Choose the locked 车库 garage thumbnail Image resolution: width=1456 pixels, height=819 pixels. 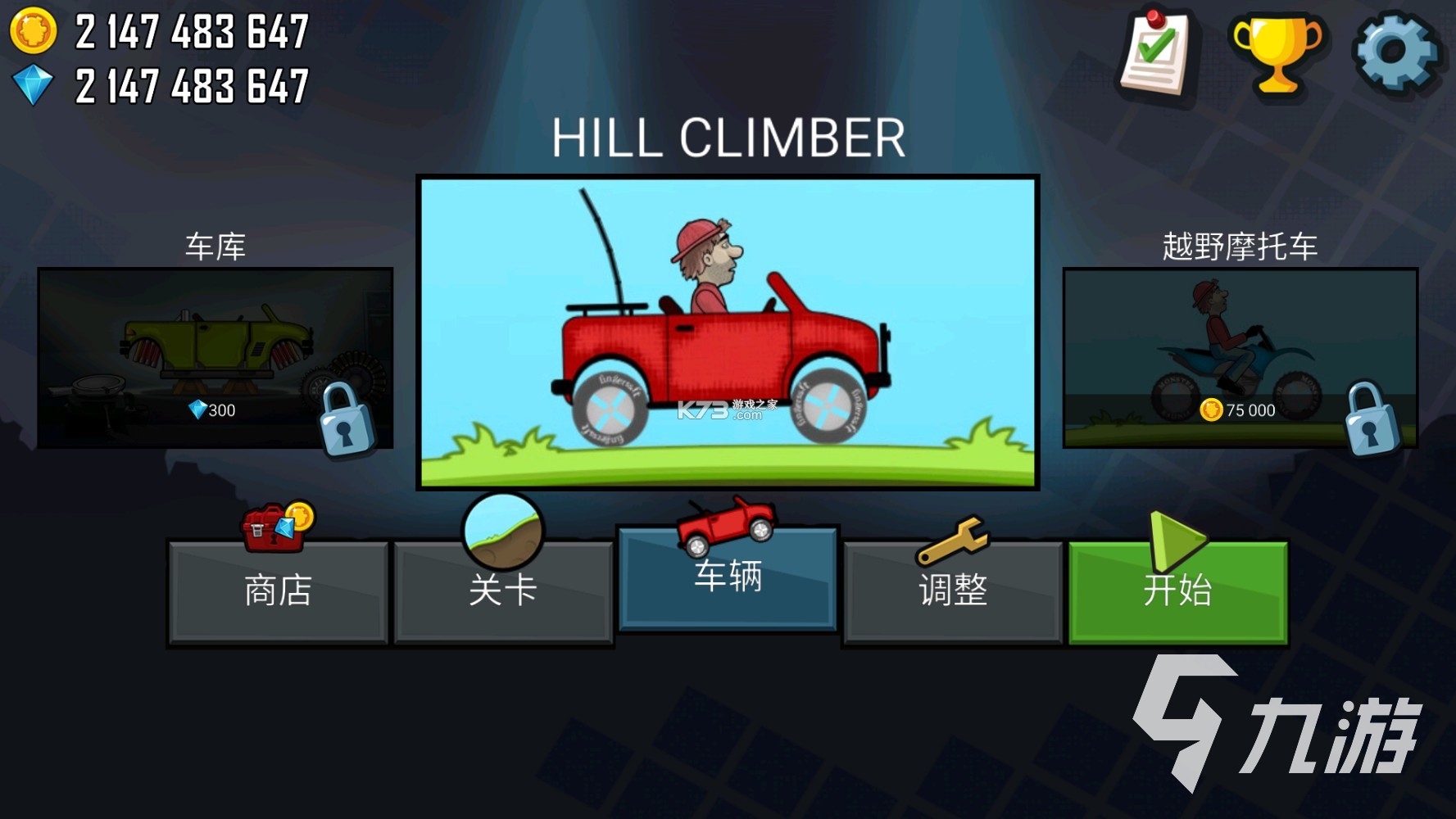[215, 358]
